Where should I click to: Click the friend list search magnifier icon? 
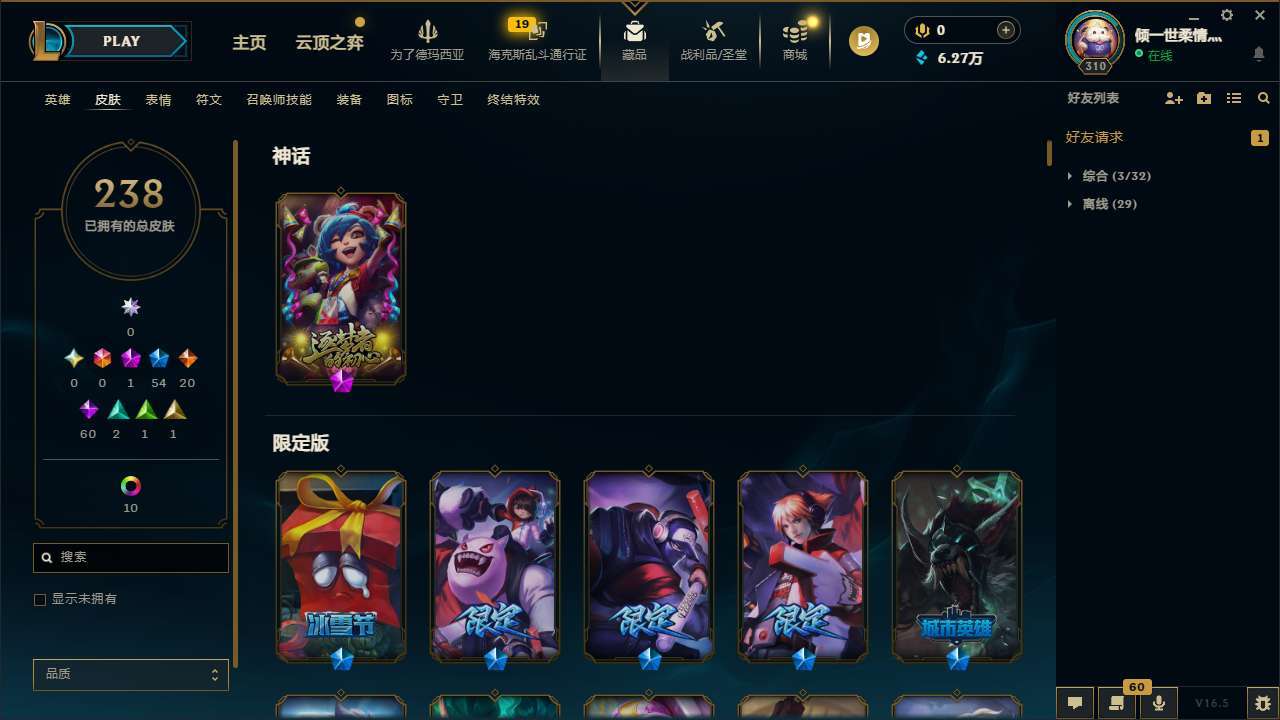tap(1264, 98)
